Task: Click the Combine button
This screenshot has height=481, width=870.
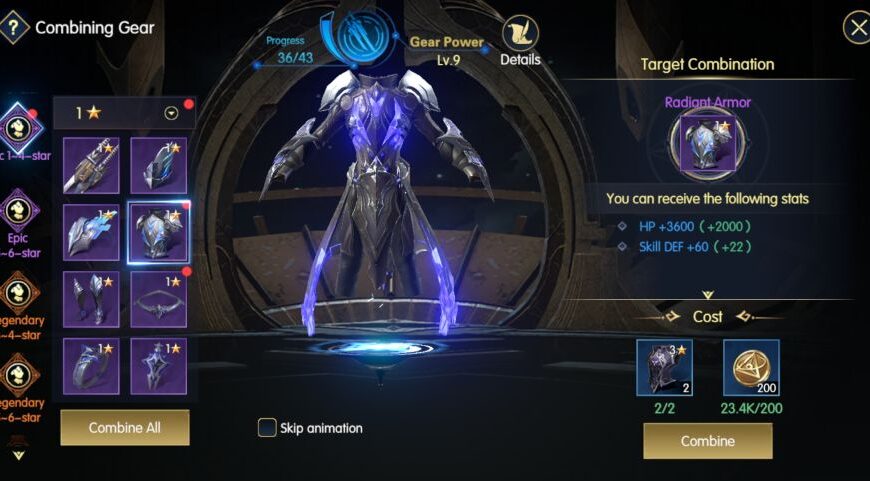Action: click(x=707, y=441)
